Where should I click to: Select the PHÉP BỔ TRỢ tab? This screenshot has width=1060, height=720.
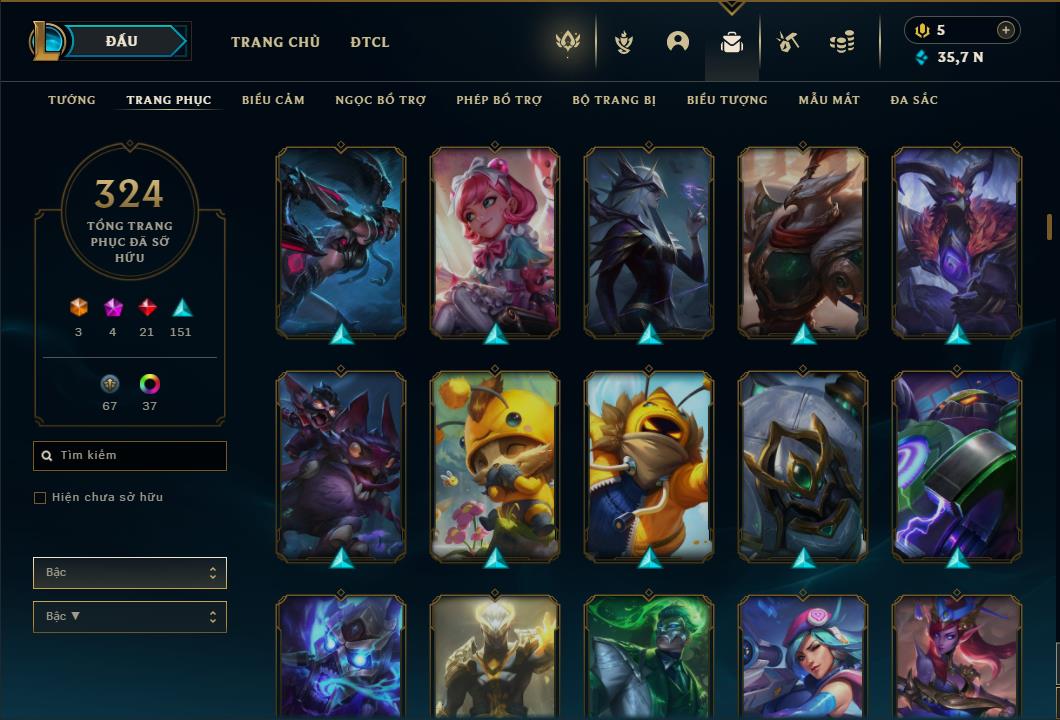(x=499, y=100)
